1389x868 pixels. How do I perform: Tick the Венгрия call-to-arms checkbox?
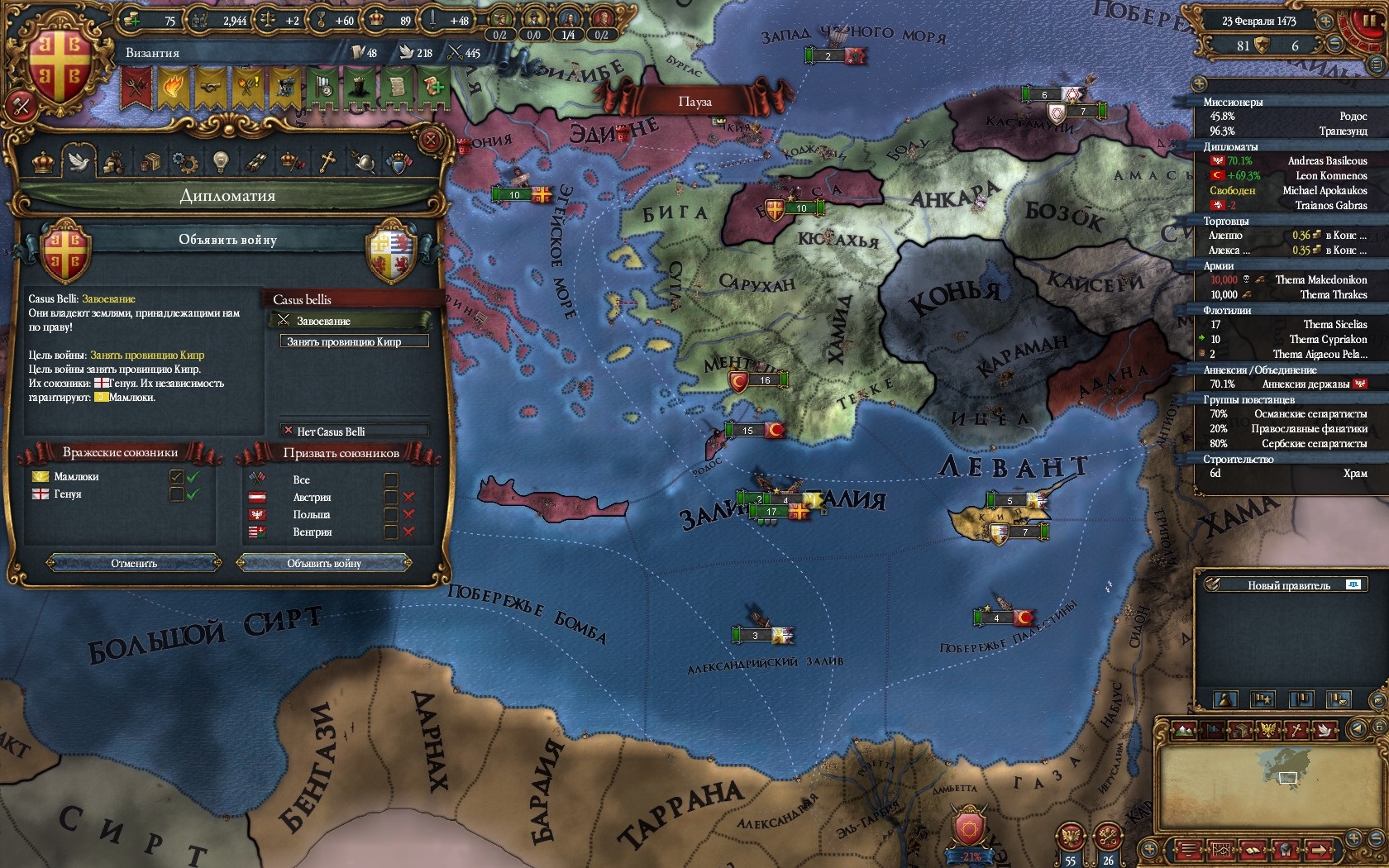[x=391, y=532]
